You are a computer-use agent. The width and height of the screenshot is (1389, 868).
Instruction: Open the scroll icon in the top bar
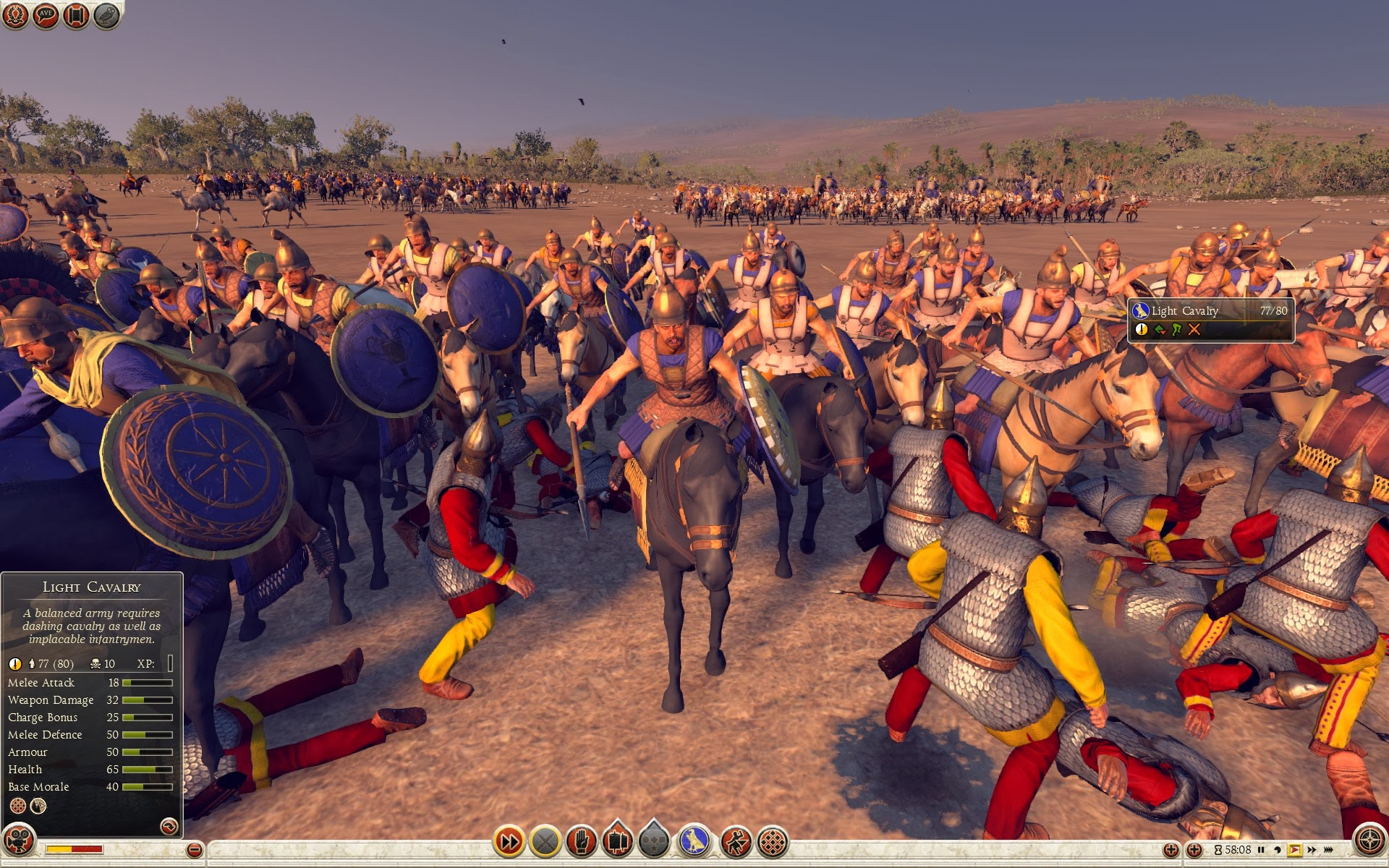(x=76, y=15)
